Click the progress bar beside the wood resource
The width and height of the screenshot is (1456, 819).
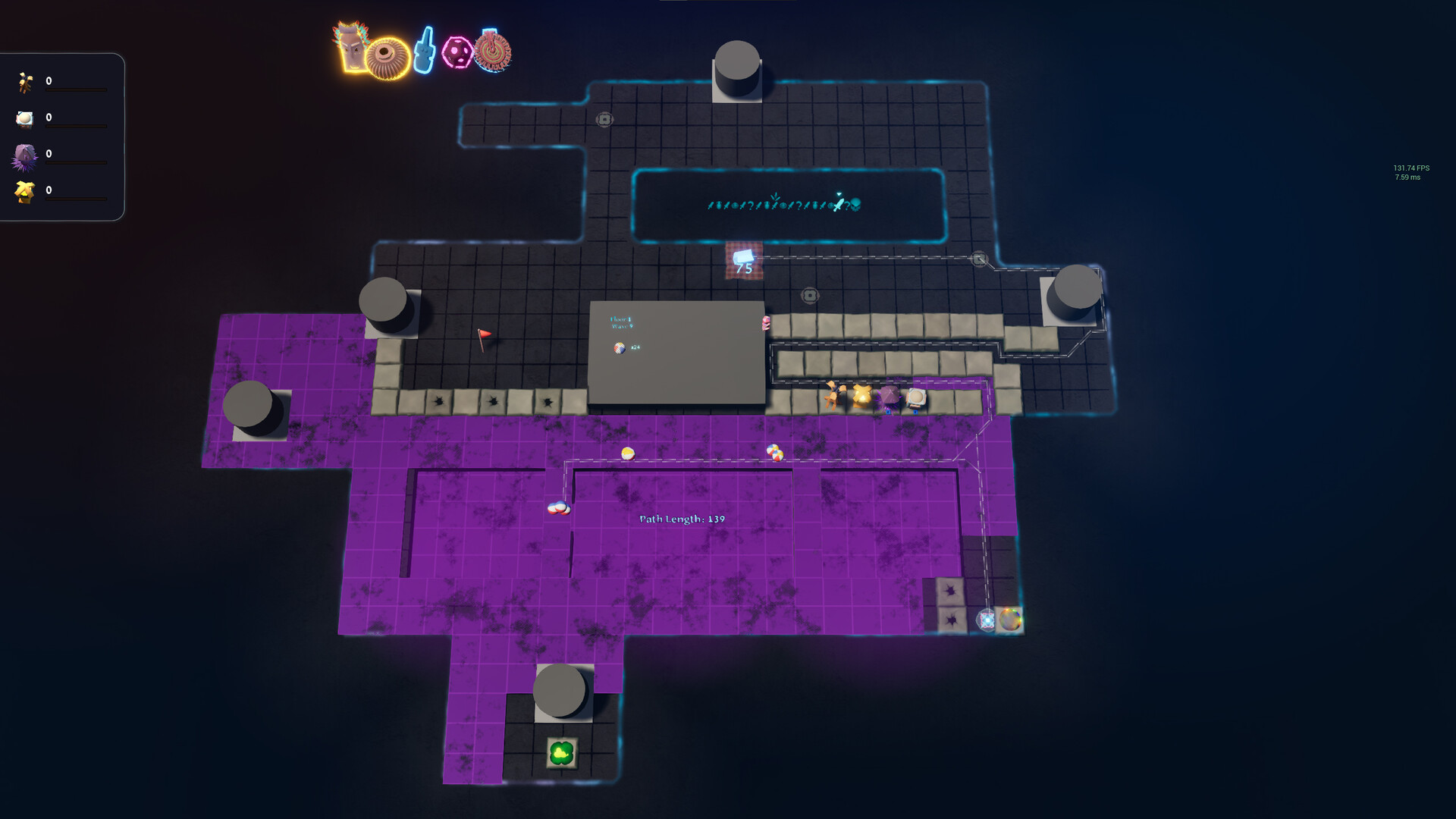coord(76,89)
